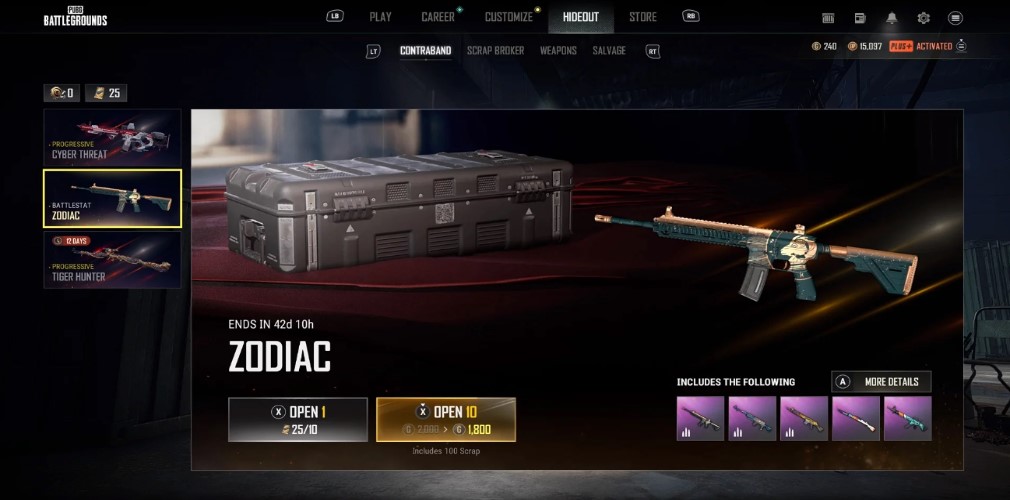
Task: Open the notifications bell
Action: tap(891, 18)
